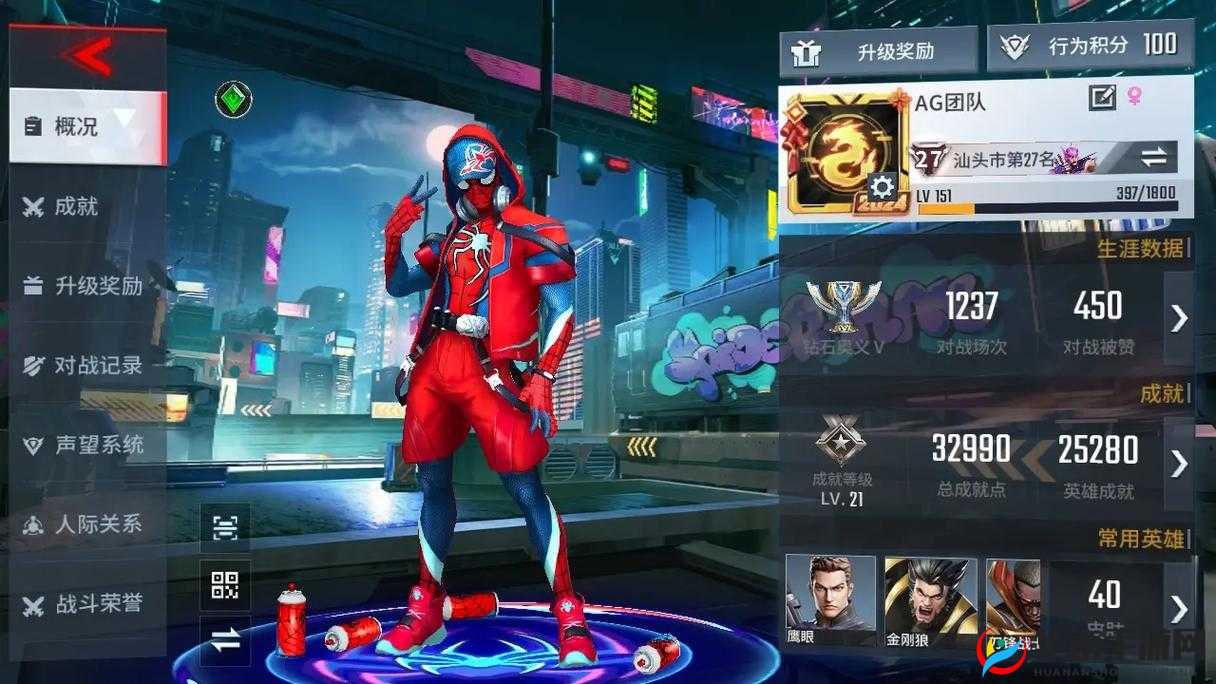Switch to the 人际关系 tab
1216x684 pixels.
coord(87,524)
